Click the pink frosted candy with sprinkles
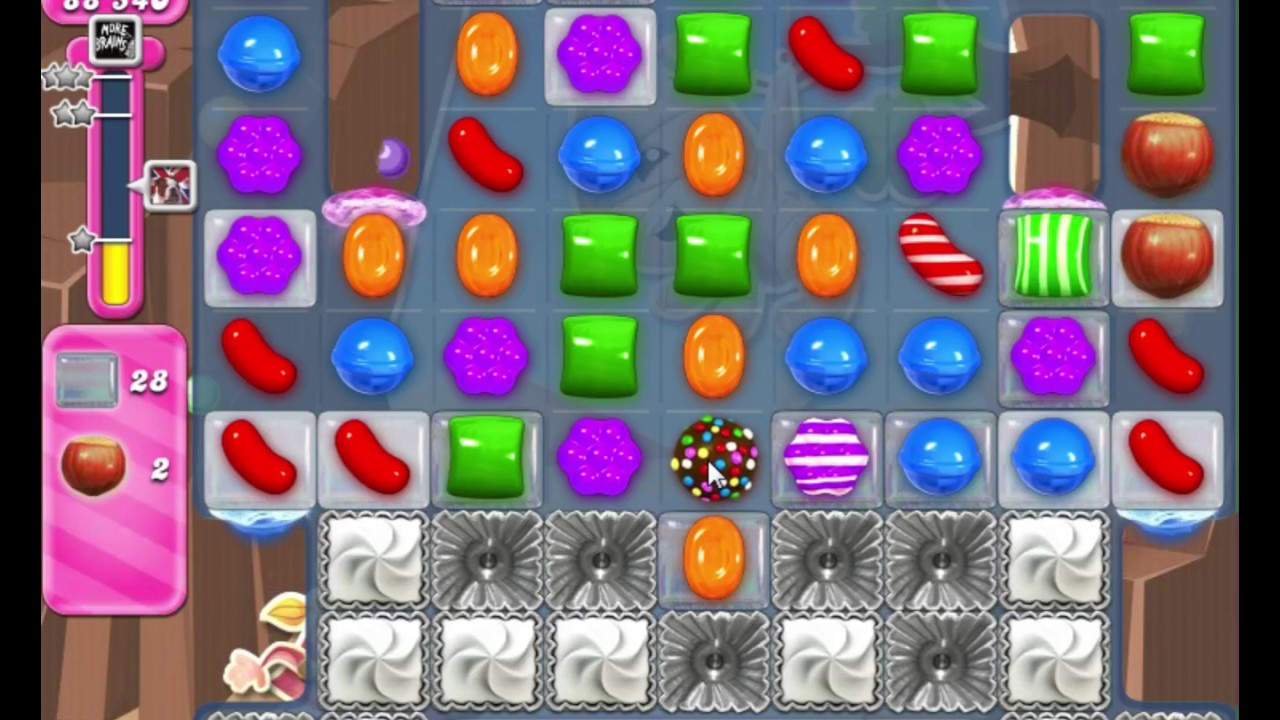 pyautogui.click(x=375, y=210)
